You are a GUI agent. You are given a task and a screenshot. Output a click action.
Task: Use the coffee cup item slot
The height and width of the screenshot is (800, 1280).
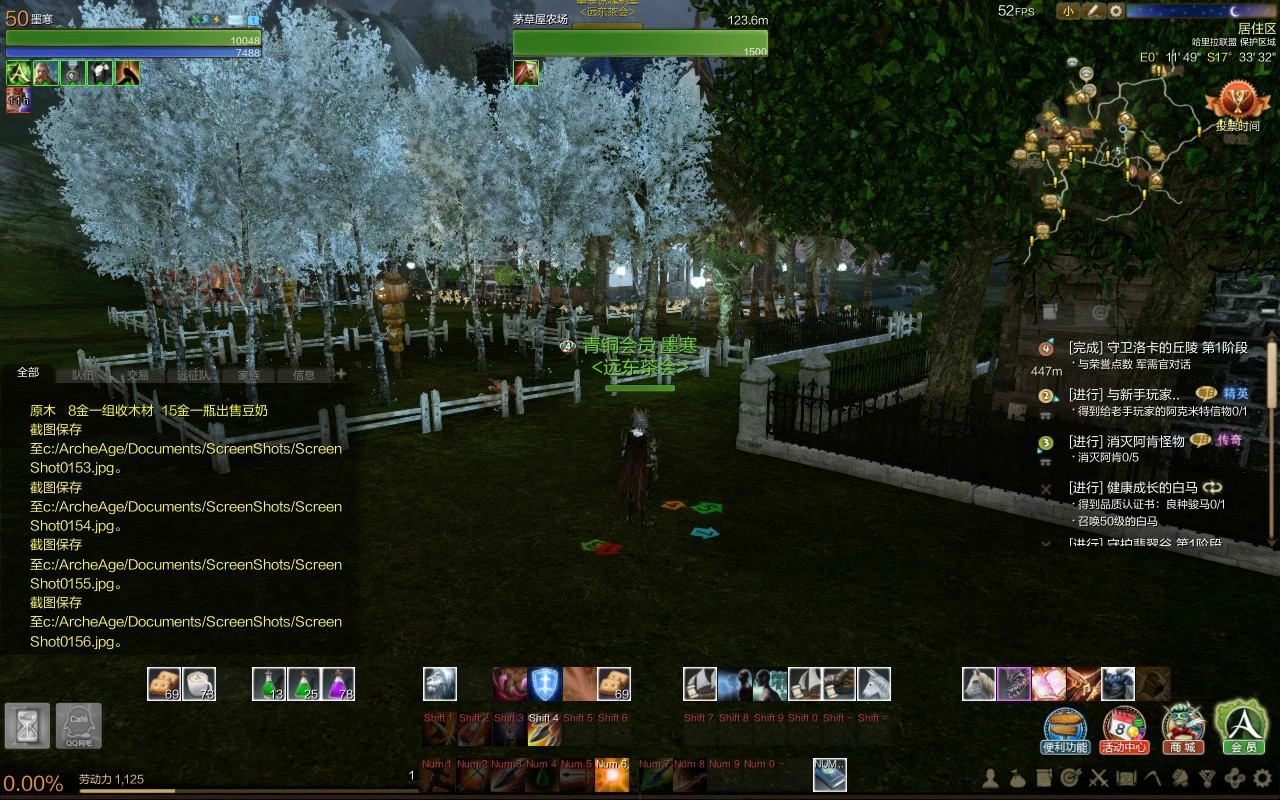click(200, 684)
